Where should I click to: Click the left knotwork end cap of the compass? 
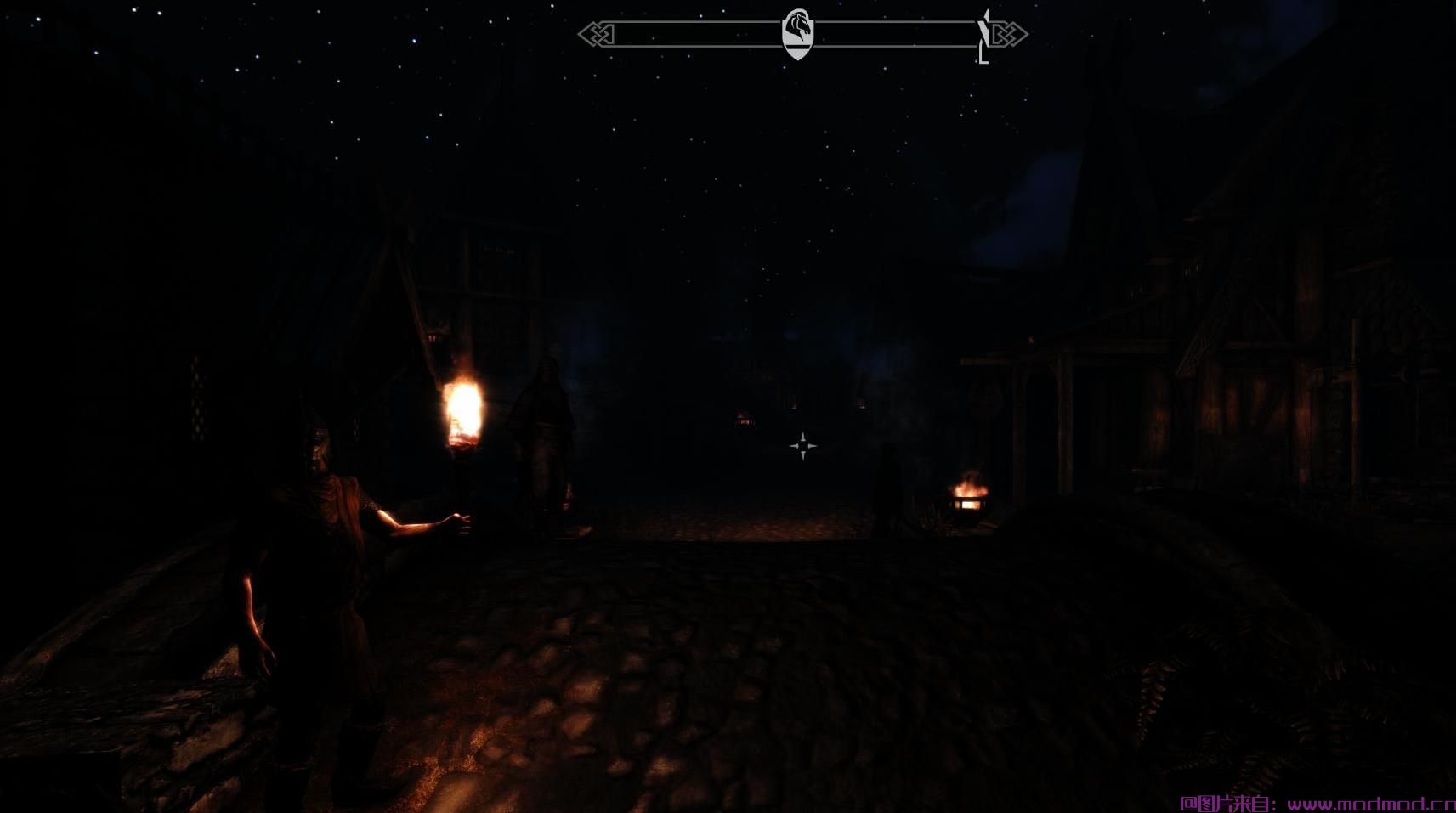tap(595, 34)
